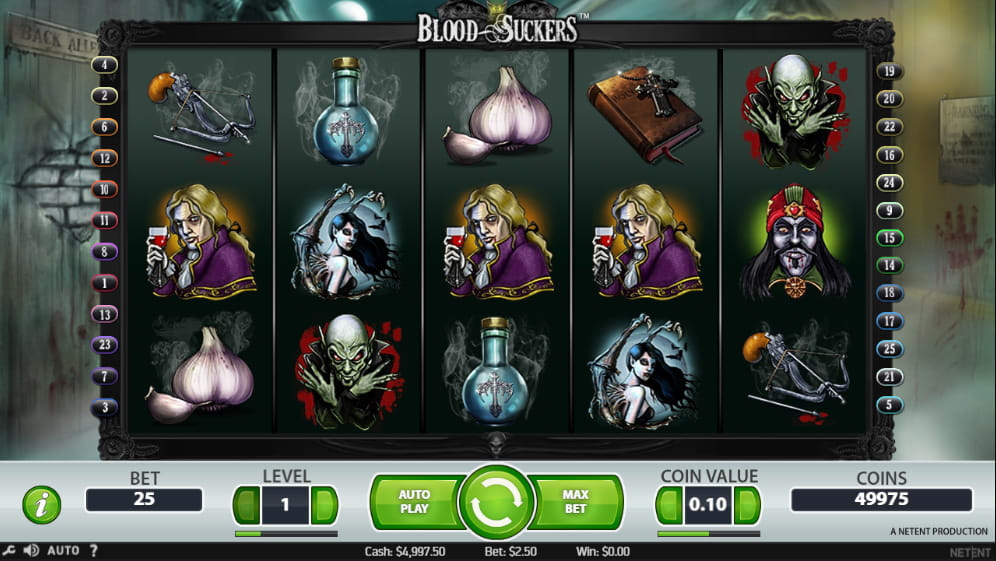
Task: Select bet line 5 marker
Action: click(x=889, y=405)
